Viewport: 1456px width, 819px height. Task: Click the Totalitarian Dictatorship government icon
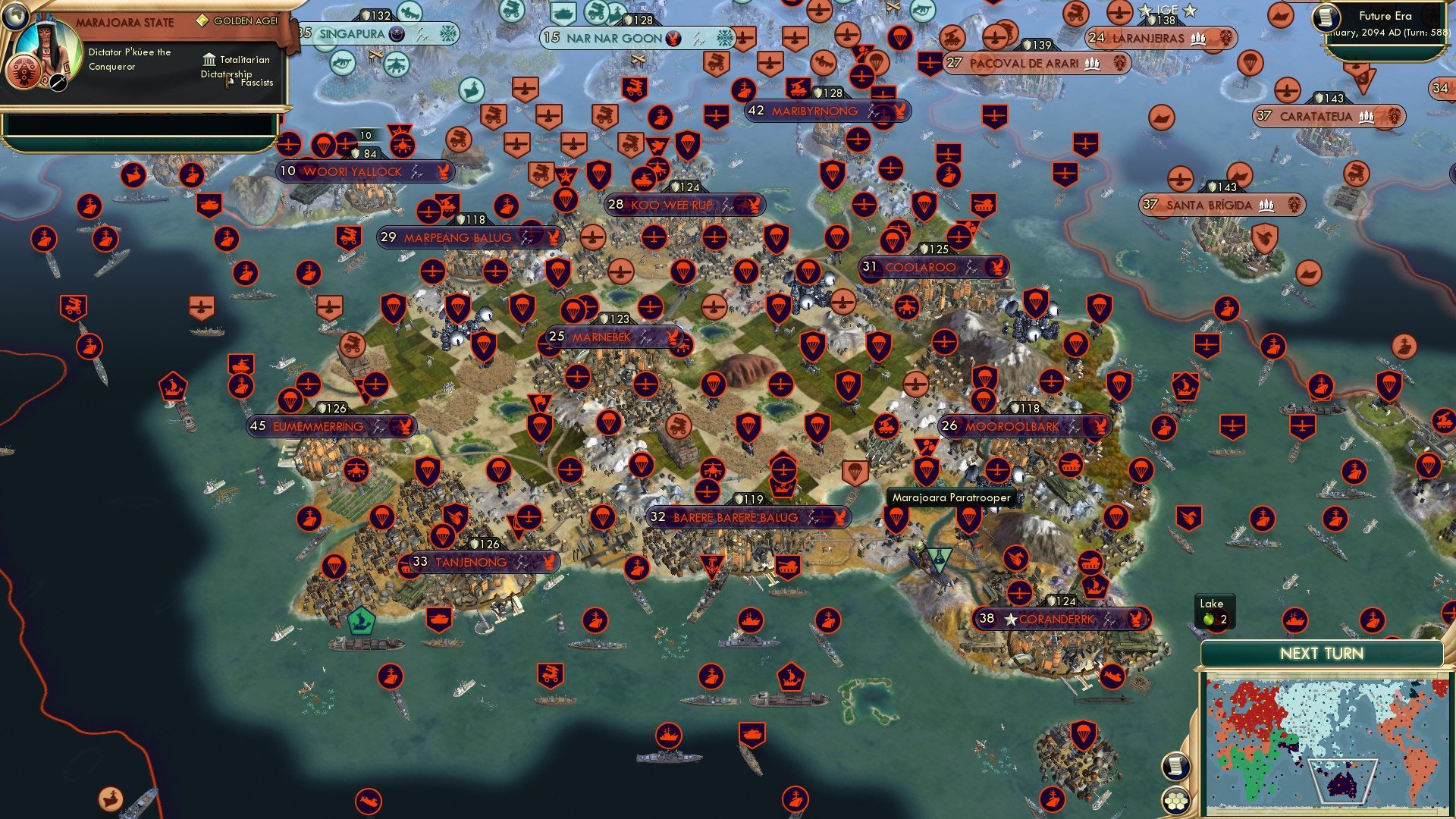208,60
